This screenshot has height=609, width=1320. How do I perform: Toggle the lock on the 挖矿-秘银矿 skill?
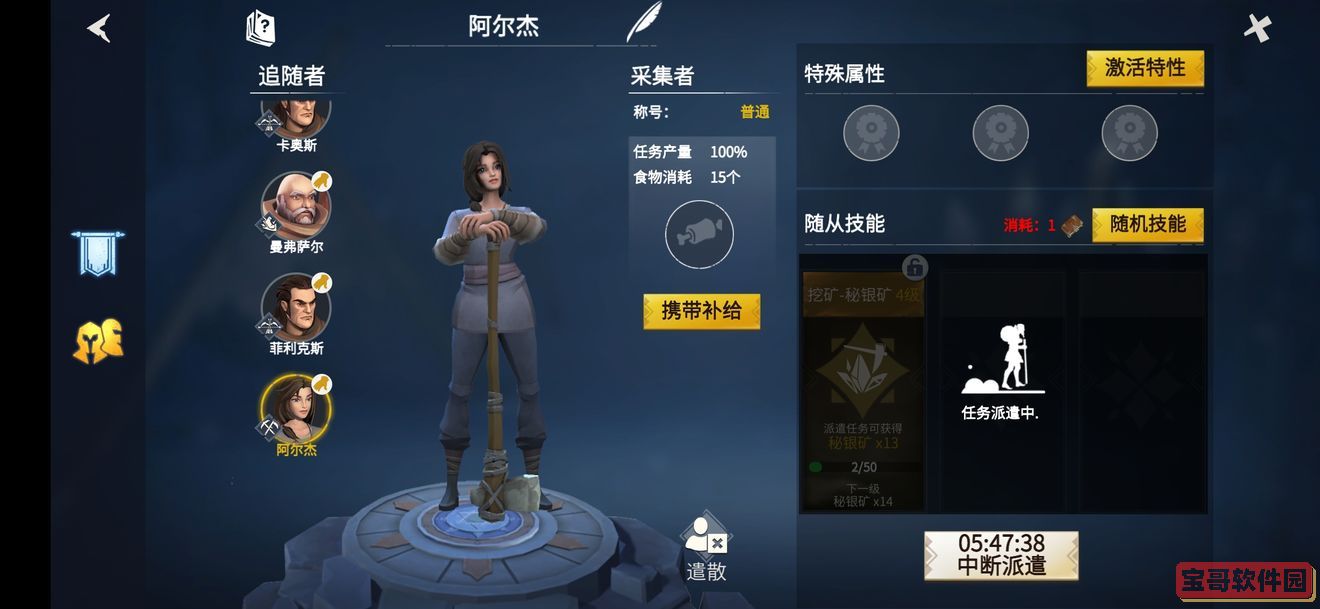[914, 267]
